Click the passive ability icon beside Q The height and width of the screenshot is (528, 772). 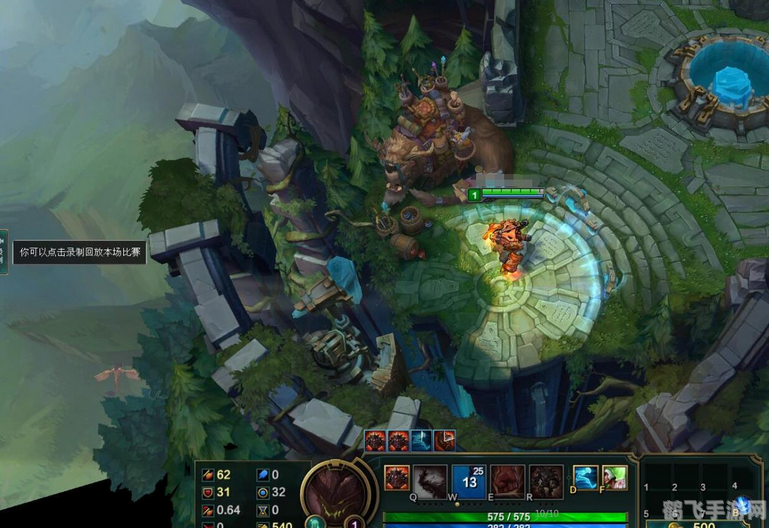pos(397,478)
